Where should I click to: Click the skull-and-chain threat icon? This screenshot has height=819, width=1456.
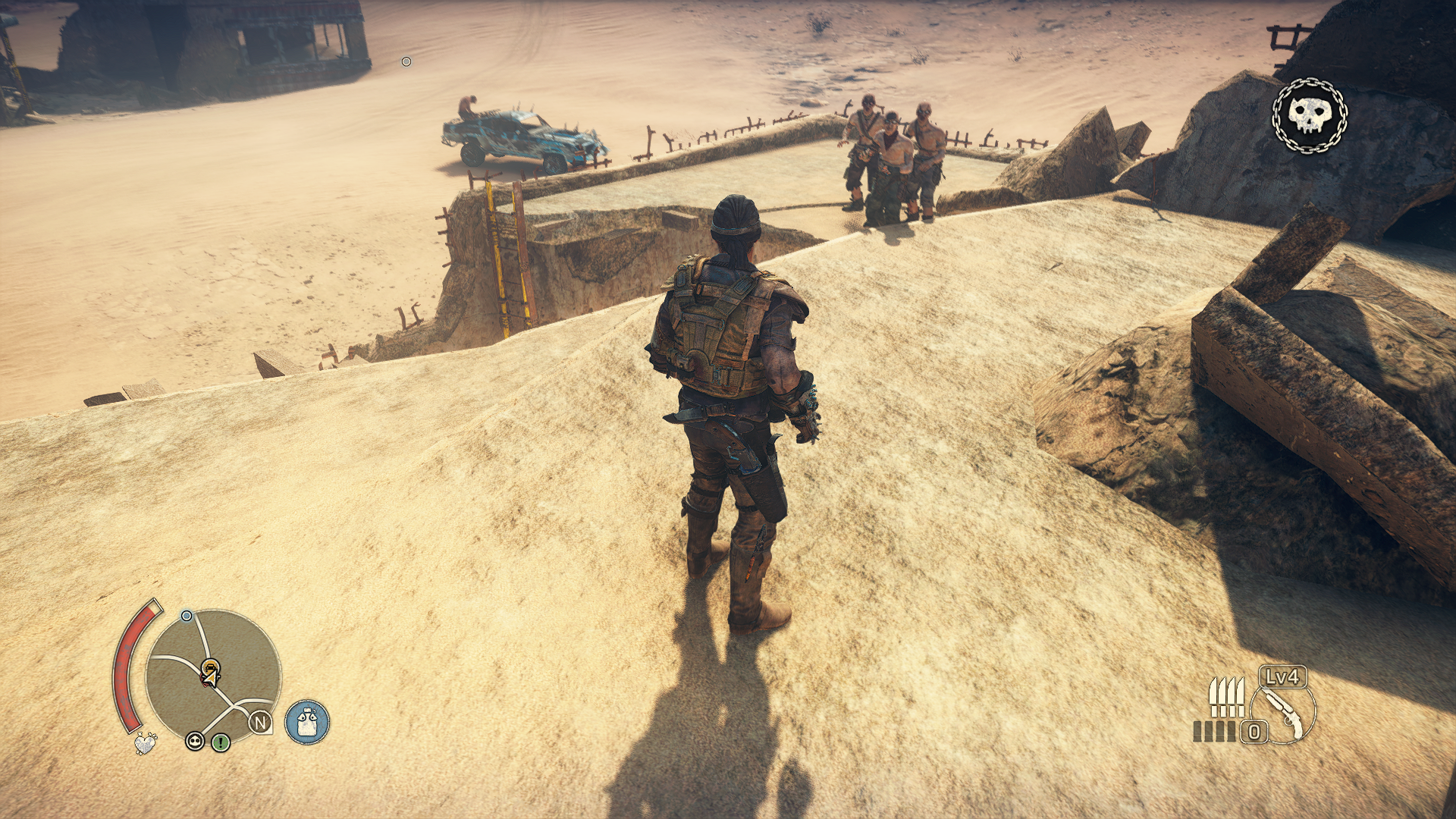(x=1310, y=116)
